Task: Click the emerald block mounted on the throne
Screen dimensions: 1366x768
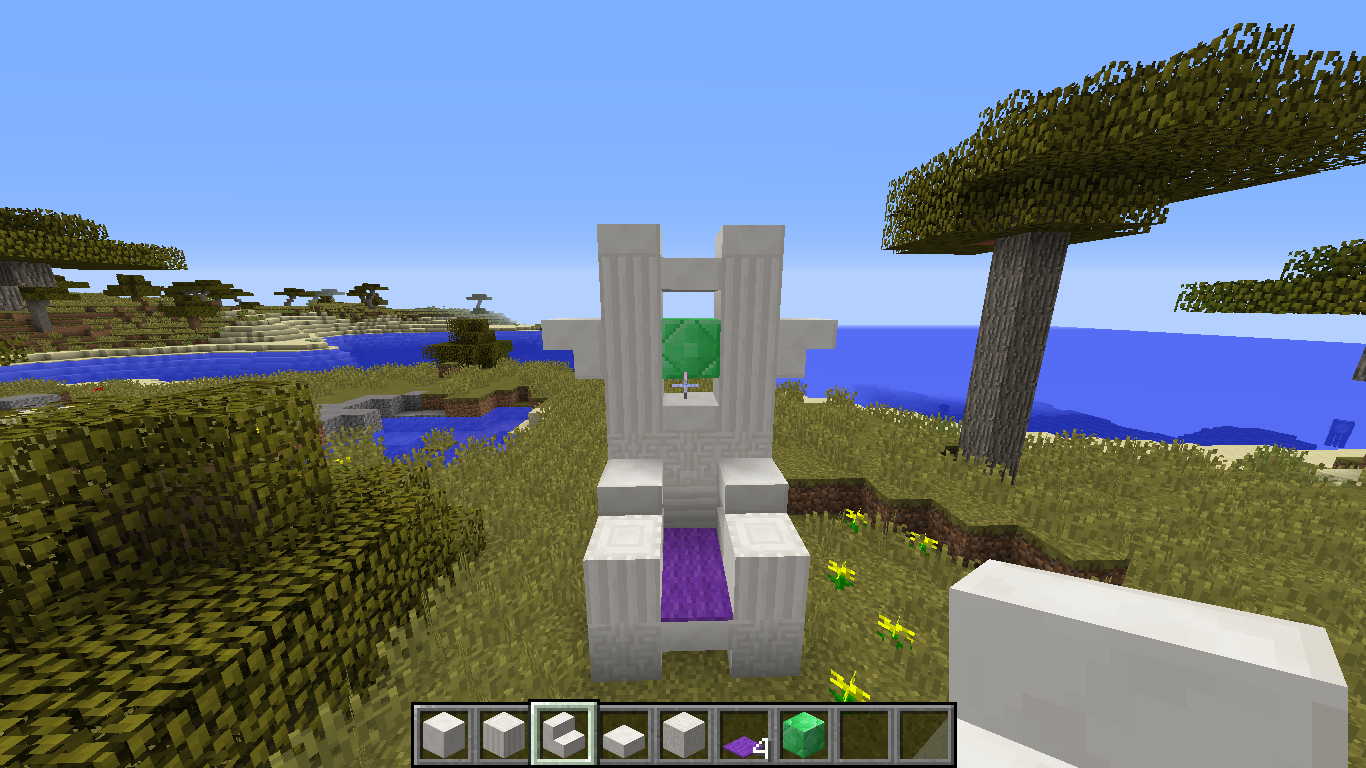Action: coord(688,349)
